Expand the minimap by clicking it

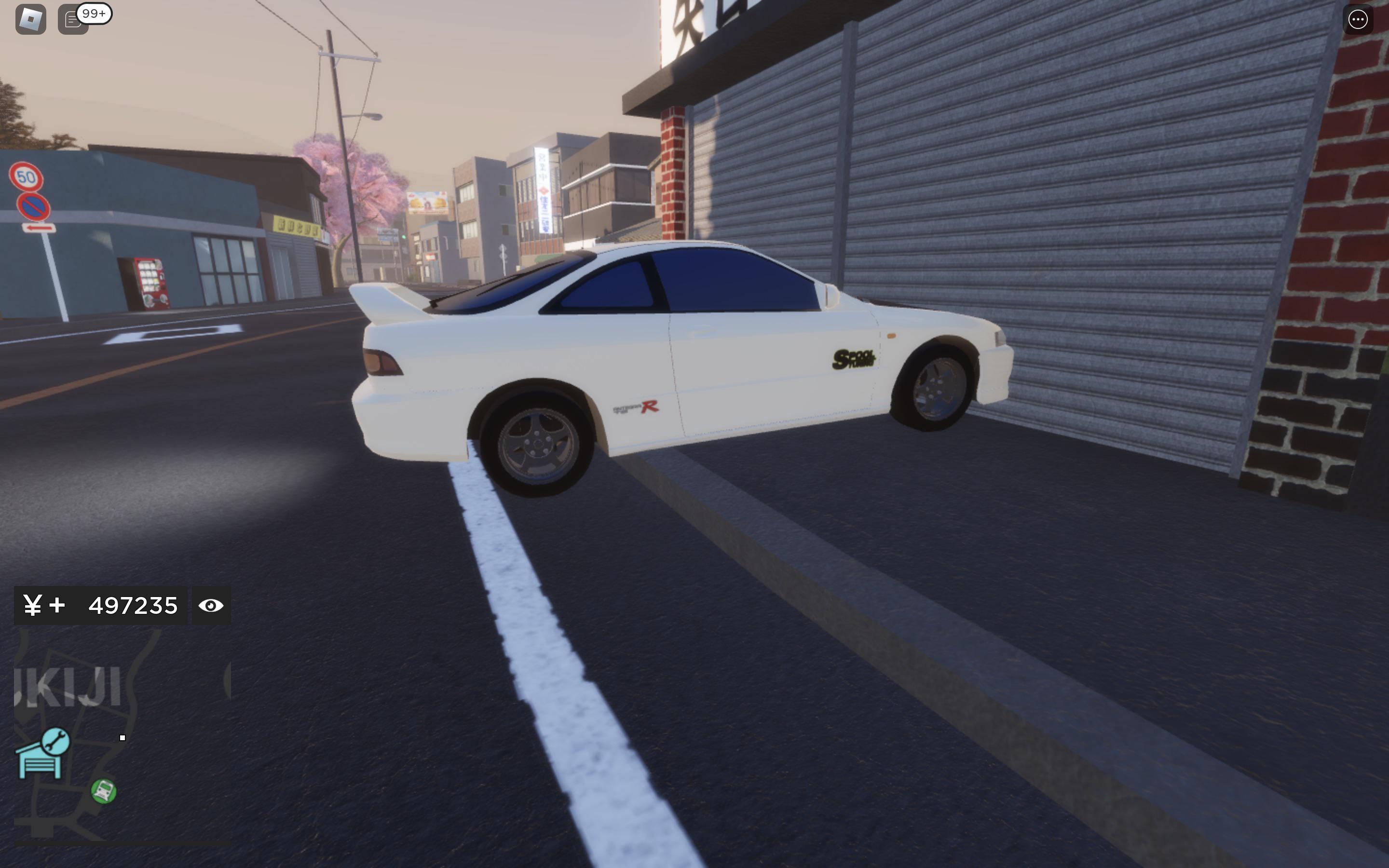115,763
